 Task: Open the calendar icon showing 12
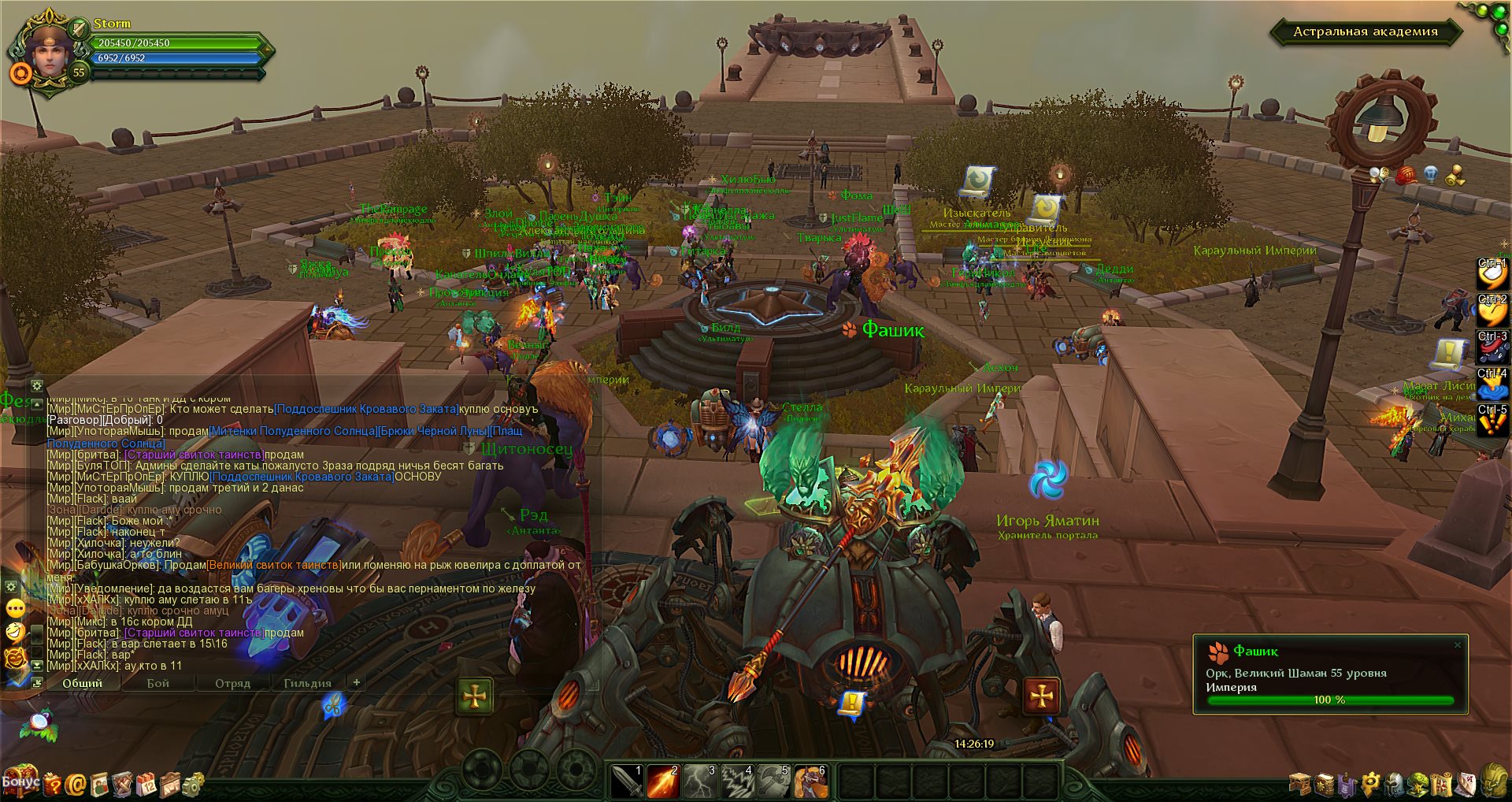[x=146, y=784]
